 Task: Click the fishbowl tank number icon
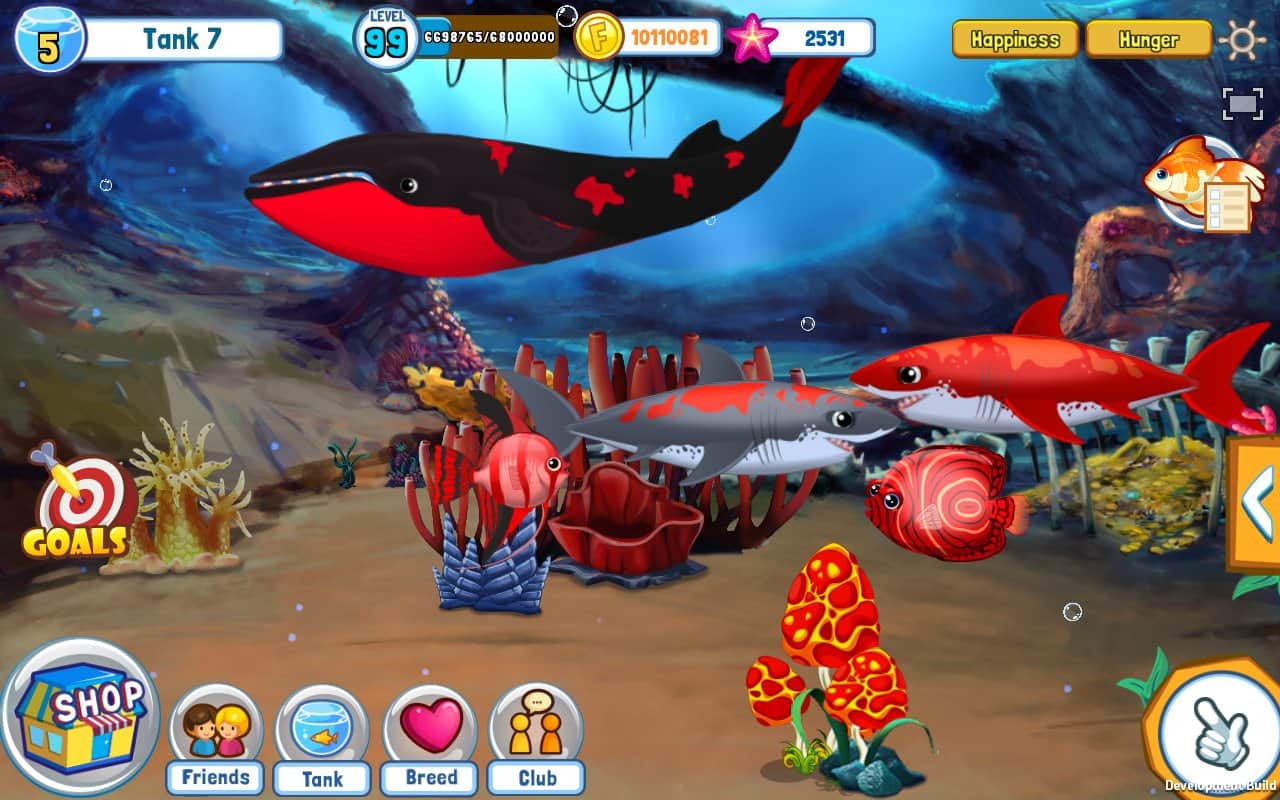(48, 40)
